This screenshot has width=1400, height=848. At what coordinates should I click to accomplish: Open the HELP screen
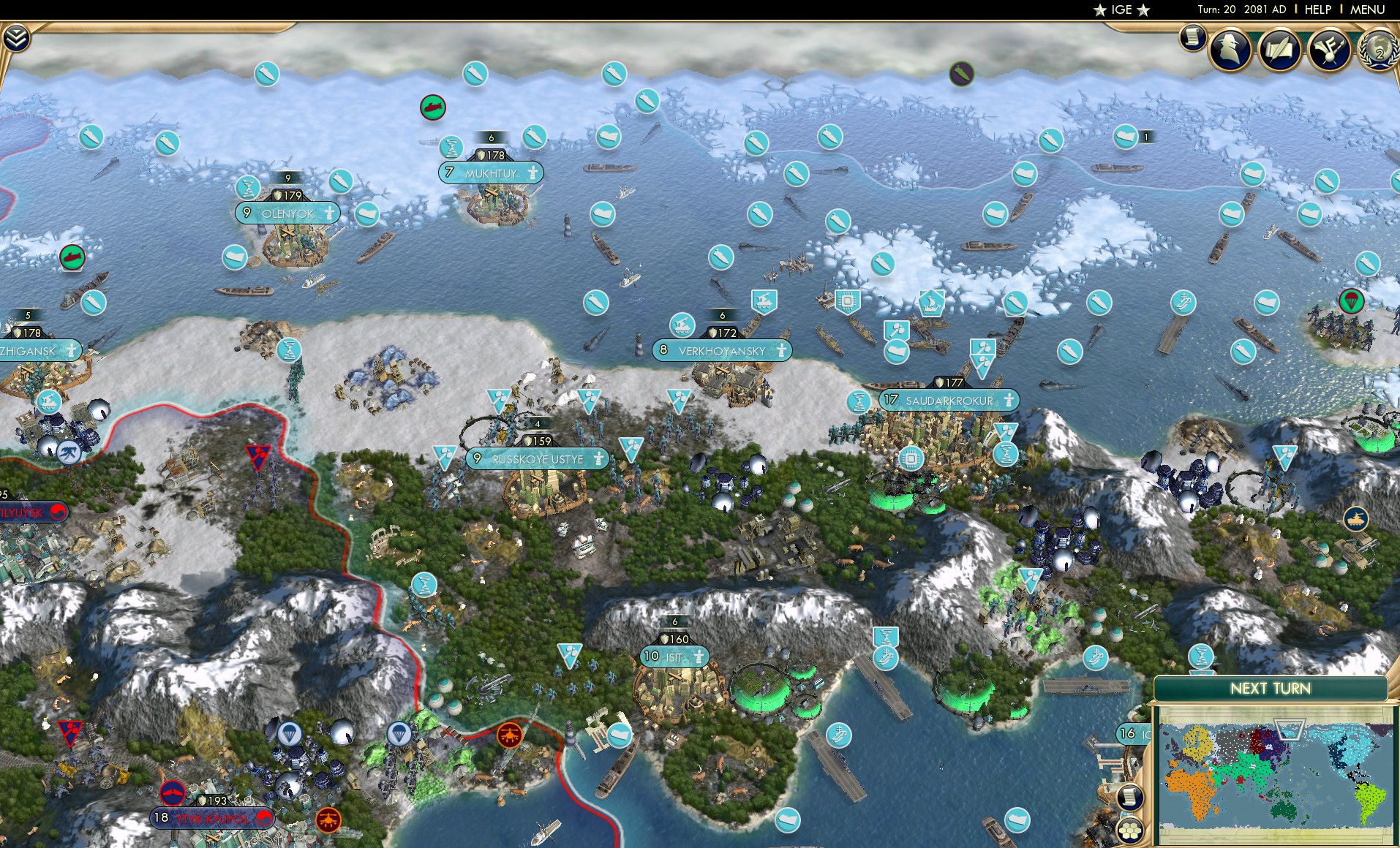point(1318,10)
